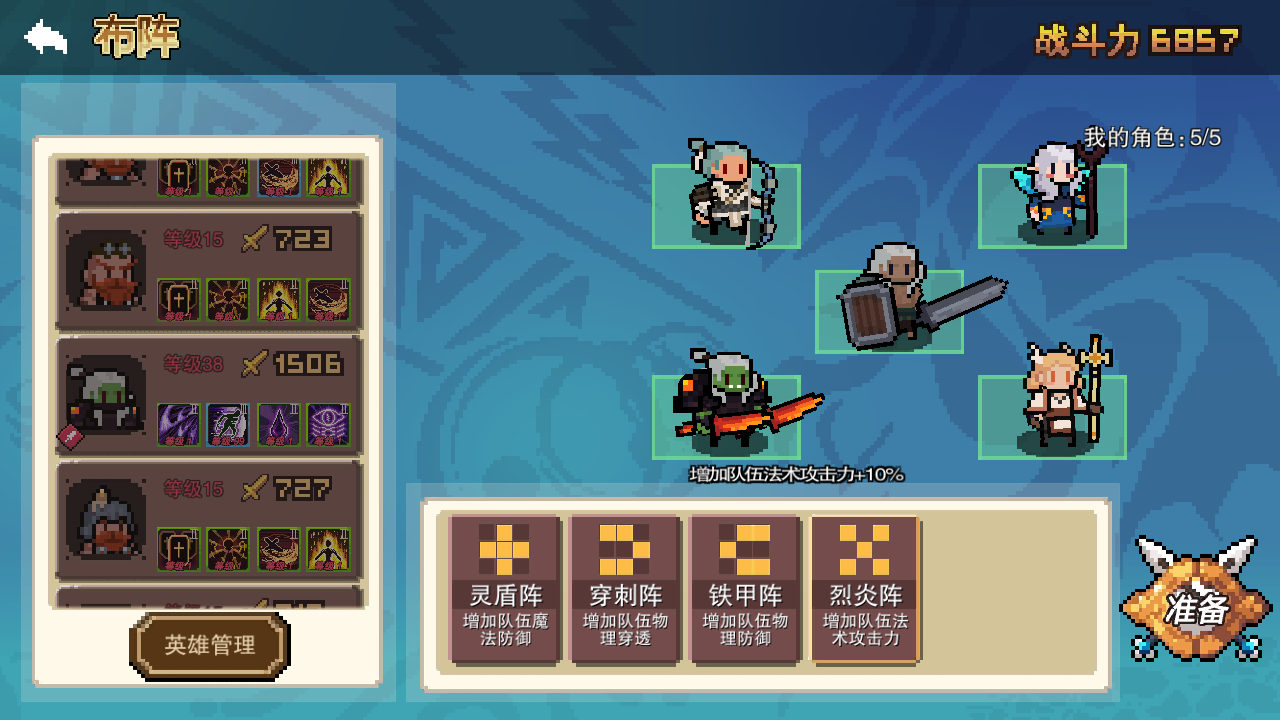Choose the level 38 hero with power 1506
1280x720 pixels.
click(208, 396)
